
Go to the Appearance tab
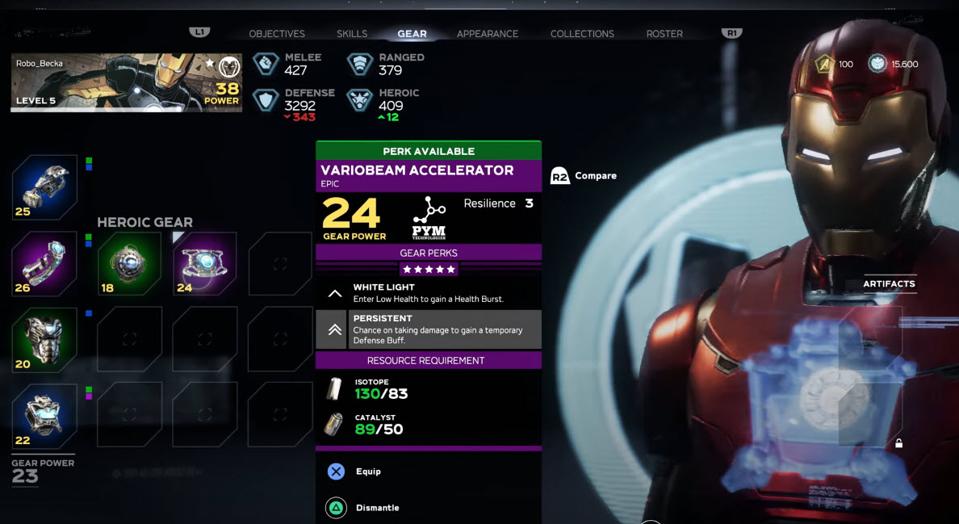pos(487,34)
